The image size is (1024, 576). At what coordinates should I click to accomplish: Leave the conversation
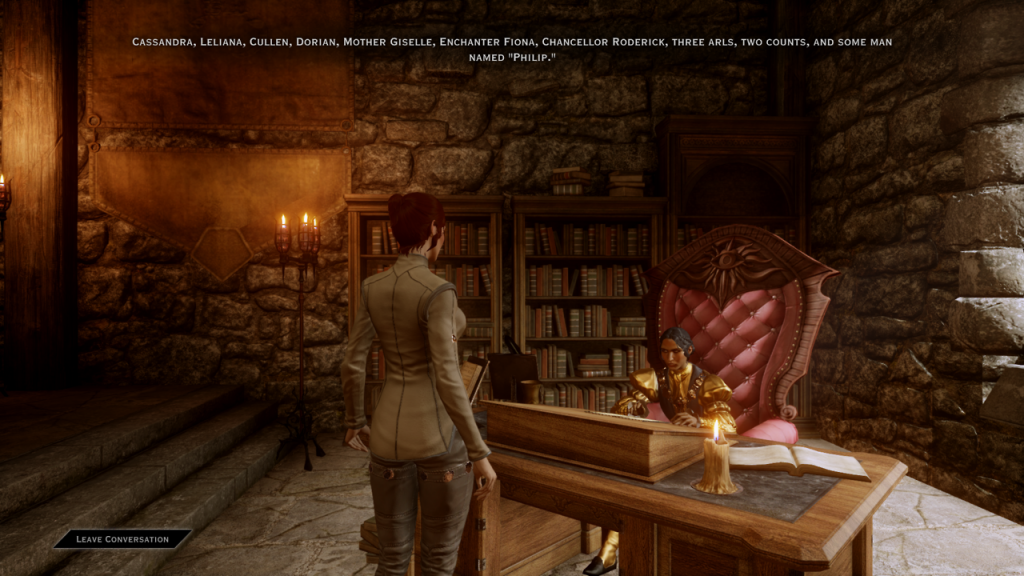(122, 539)
